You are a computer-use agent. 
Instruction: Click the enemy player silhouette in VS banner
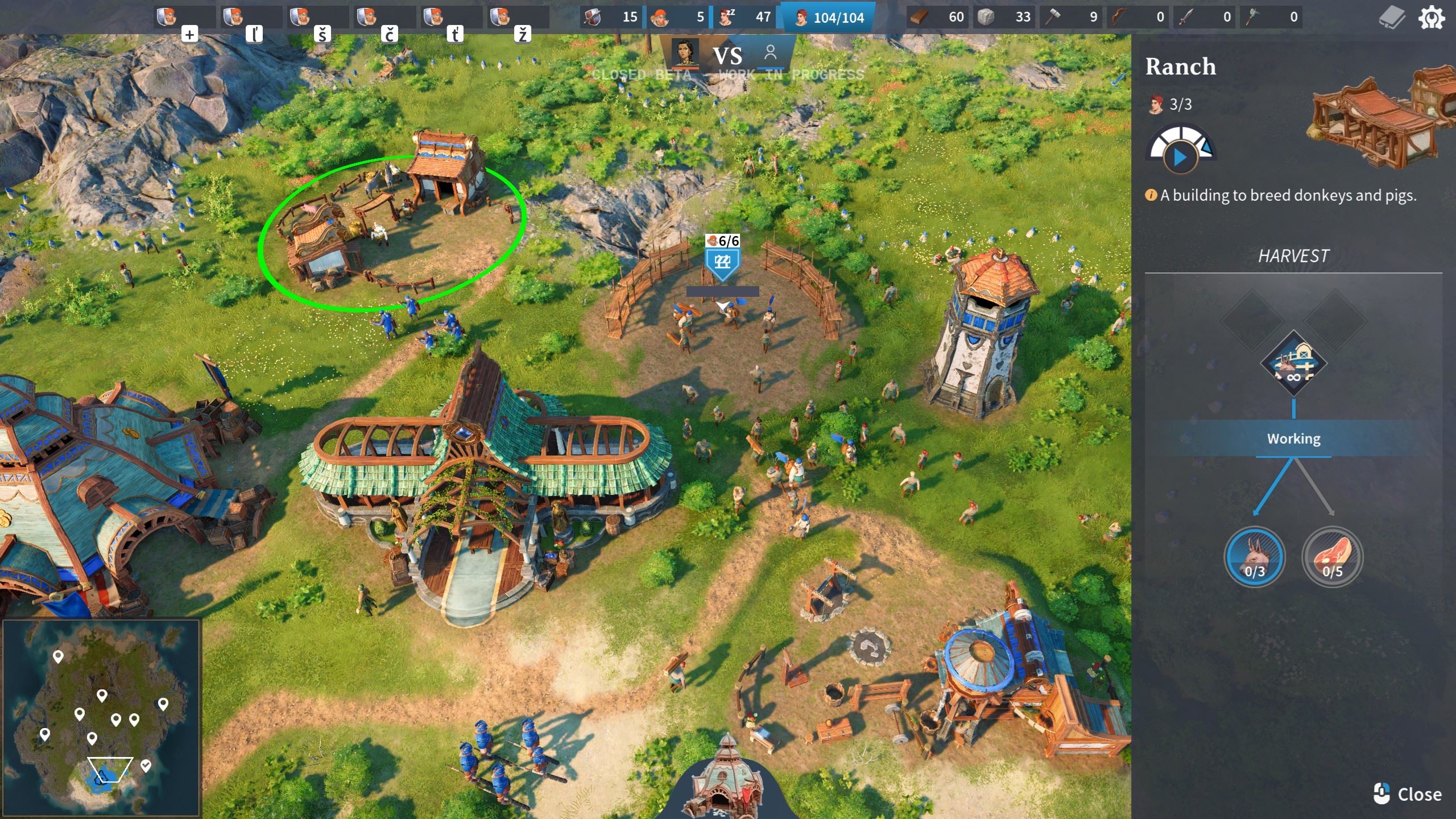click(771, 53)
